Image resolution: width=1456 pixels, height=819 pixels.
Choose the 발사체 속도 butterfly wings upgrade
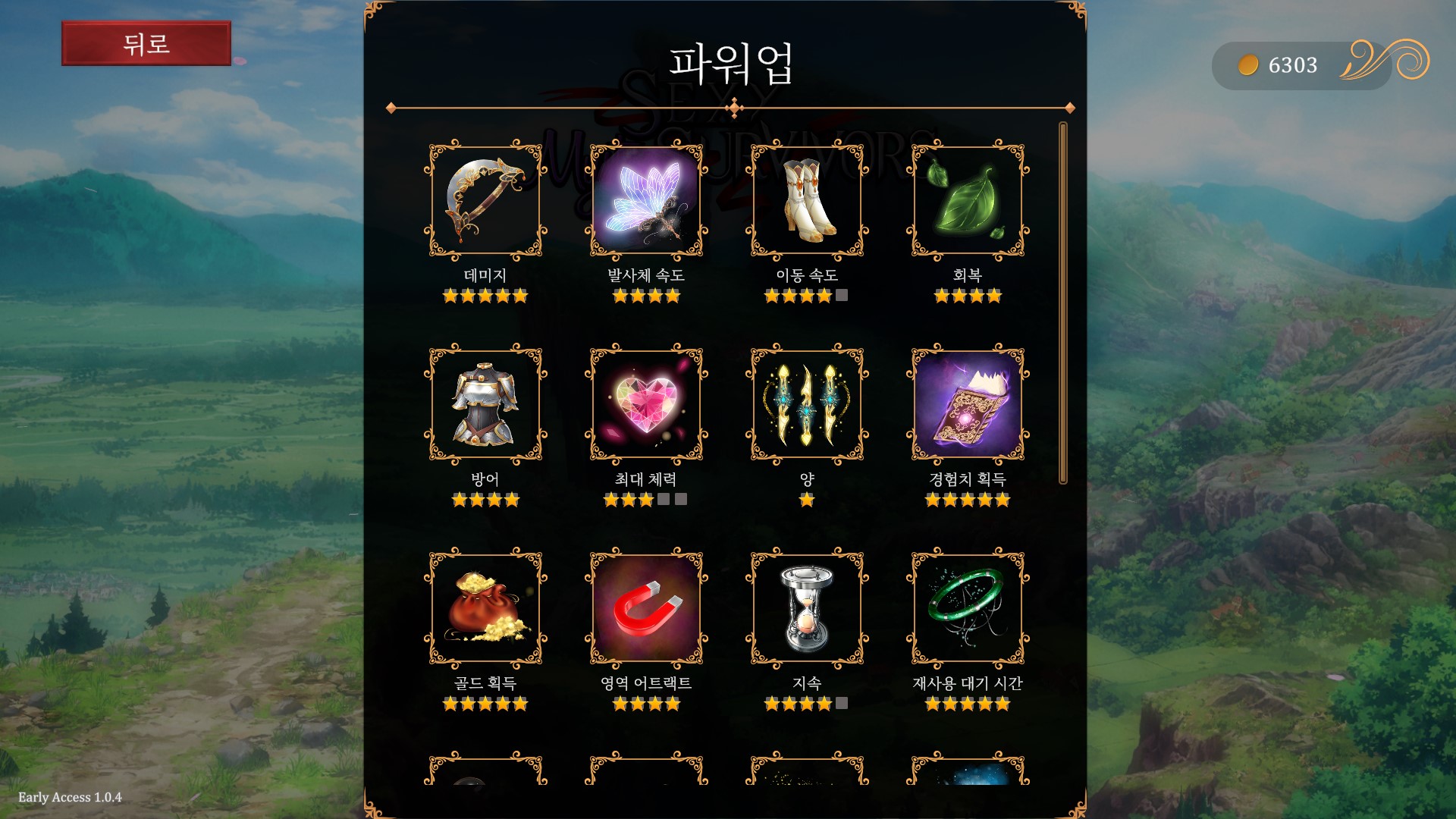(x=646, y=201)
